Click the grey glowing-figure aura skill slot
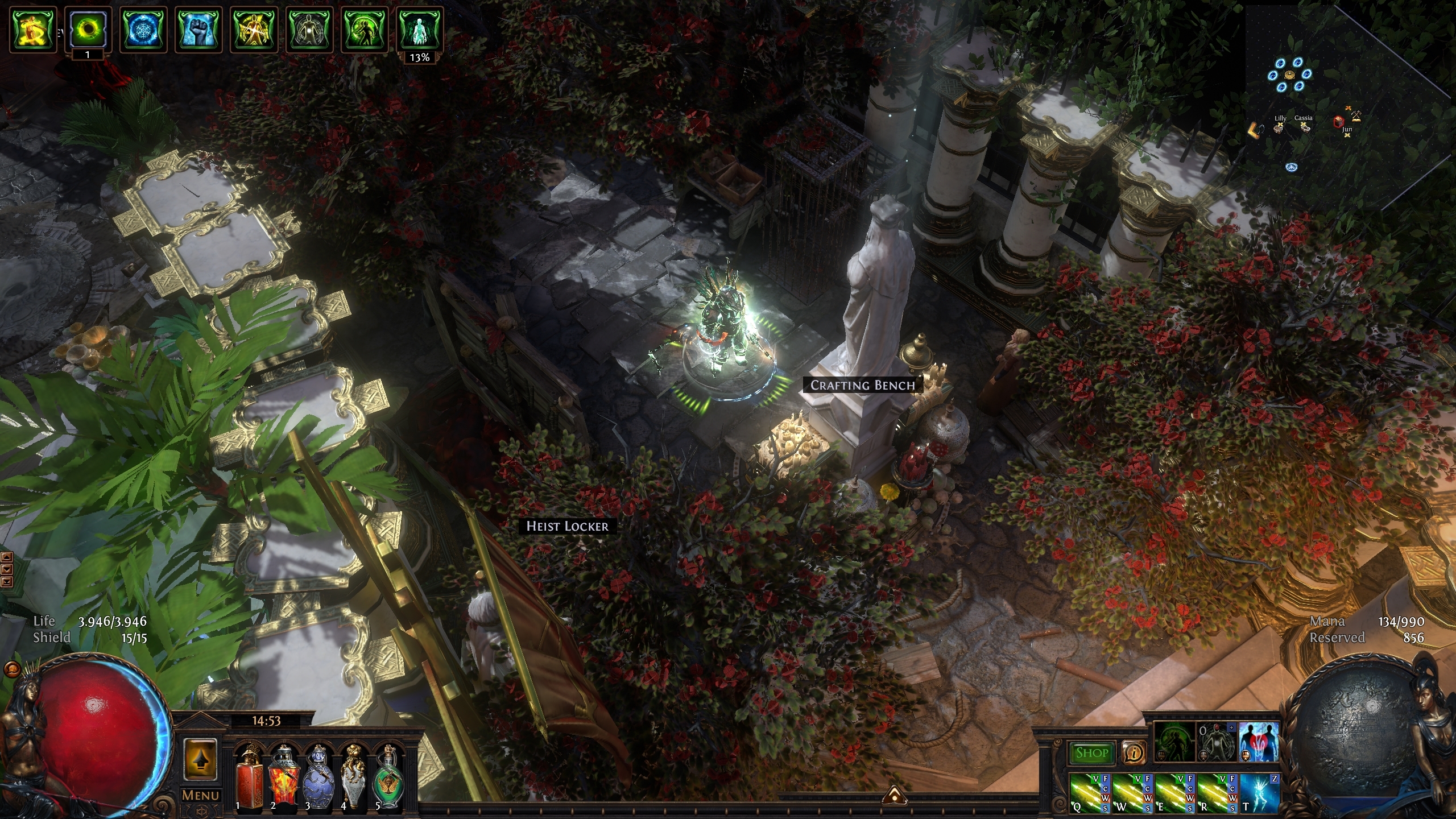Image resolution: width=1456 pixels, height=819 pixels. (x=1217, y=741)
